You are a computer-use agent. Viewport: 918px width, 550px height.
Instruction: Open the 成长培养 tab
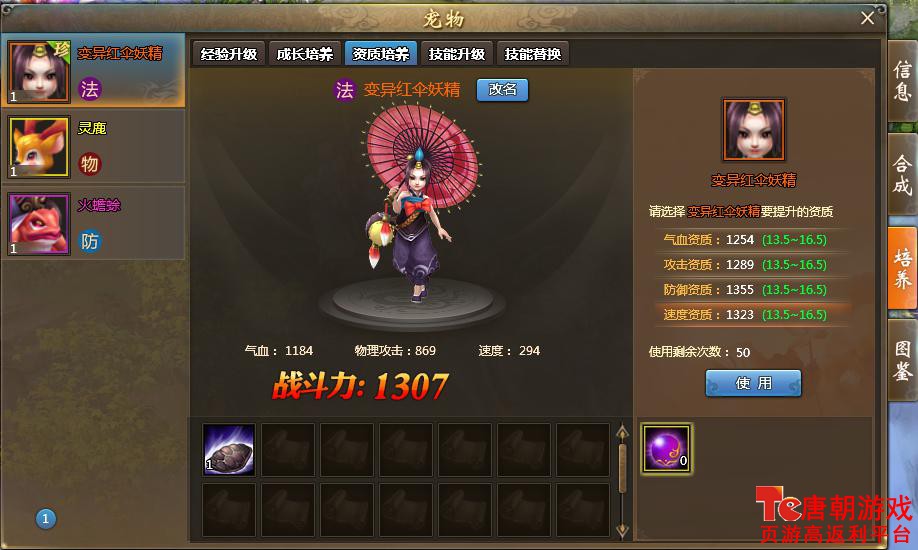(x=305, y=55)
